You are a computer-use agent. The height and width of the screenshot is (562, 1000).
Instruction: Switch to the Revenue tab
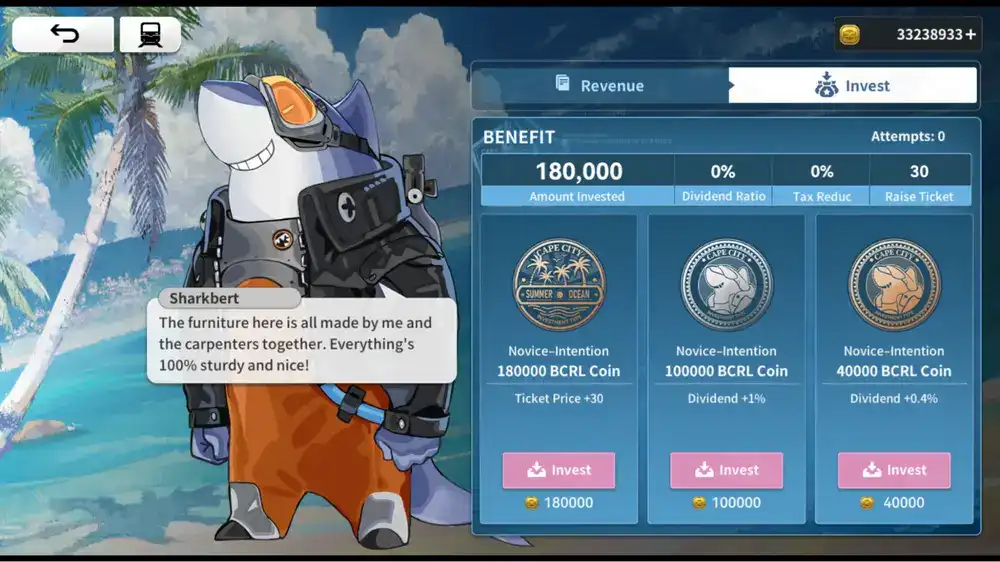click(x=600, y=86)
